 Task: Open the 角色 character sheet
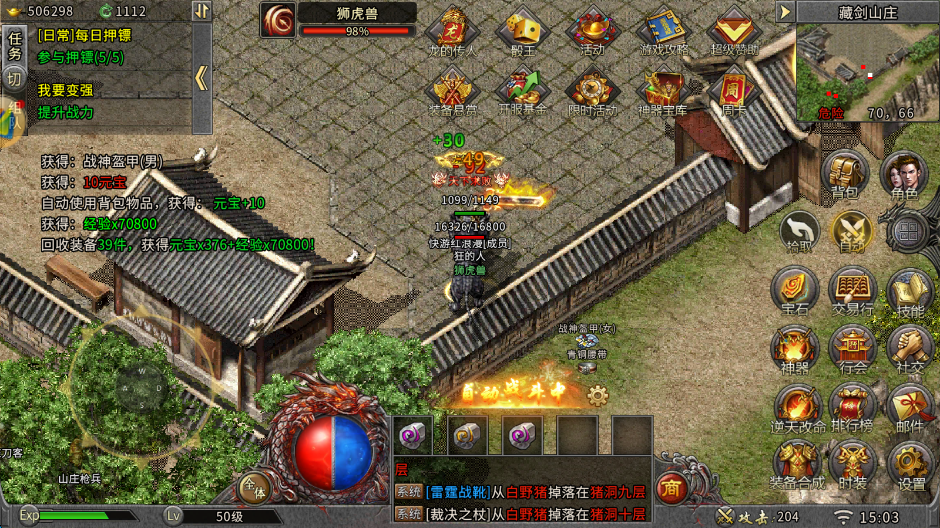point(904,176)
